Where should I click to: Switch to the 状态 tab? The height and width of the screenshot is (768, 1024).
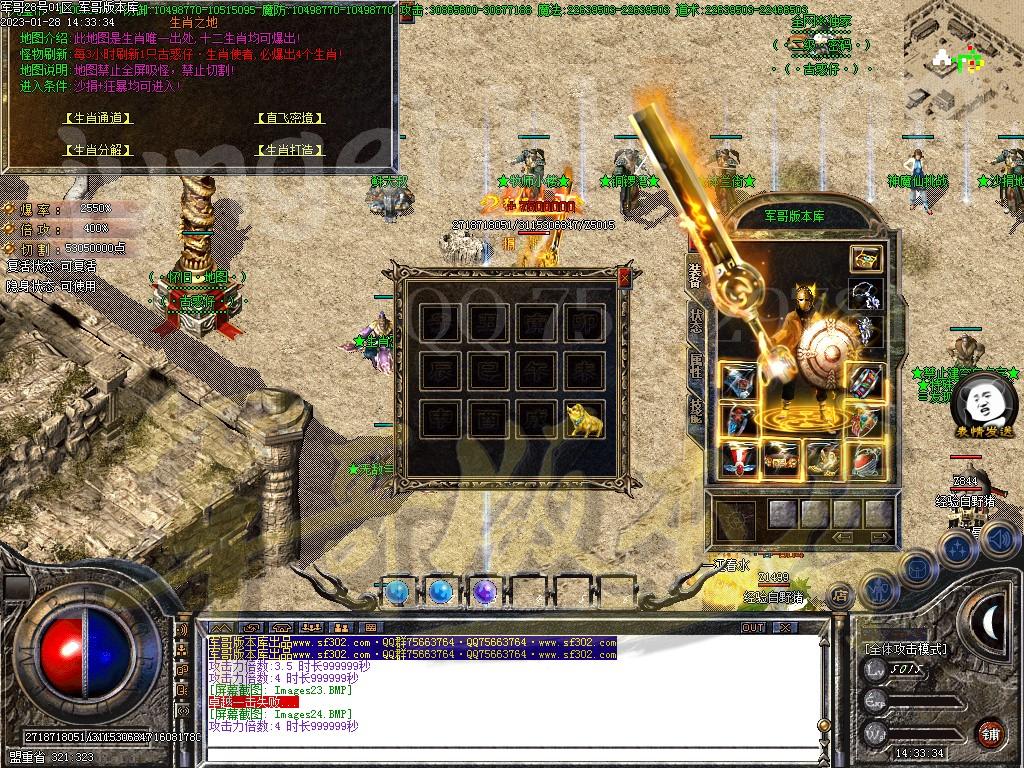[696, 320]
